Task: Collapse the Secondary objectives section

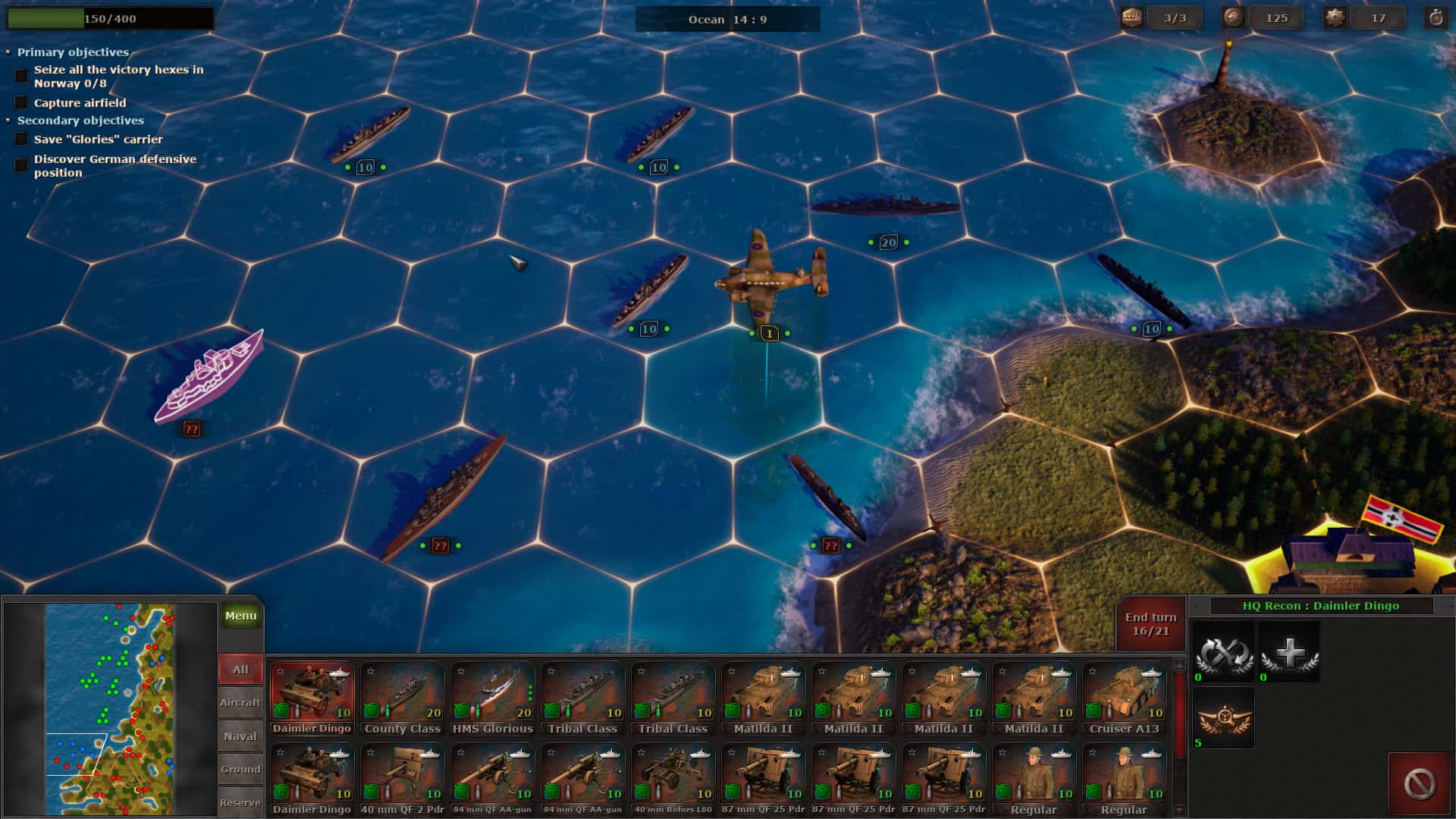Action: coord(8,120)
